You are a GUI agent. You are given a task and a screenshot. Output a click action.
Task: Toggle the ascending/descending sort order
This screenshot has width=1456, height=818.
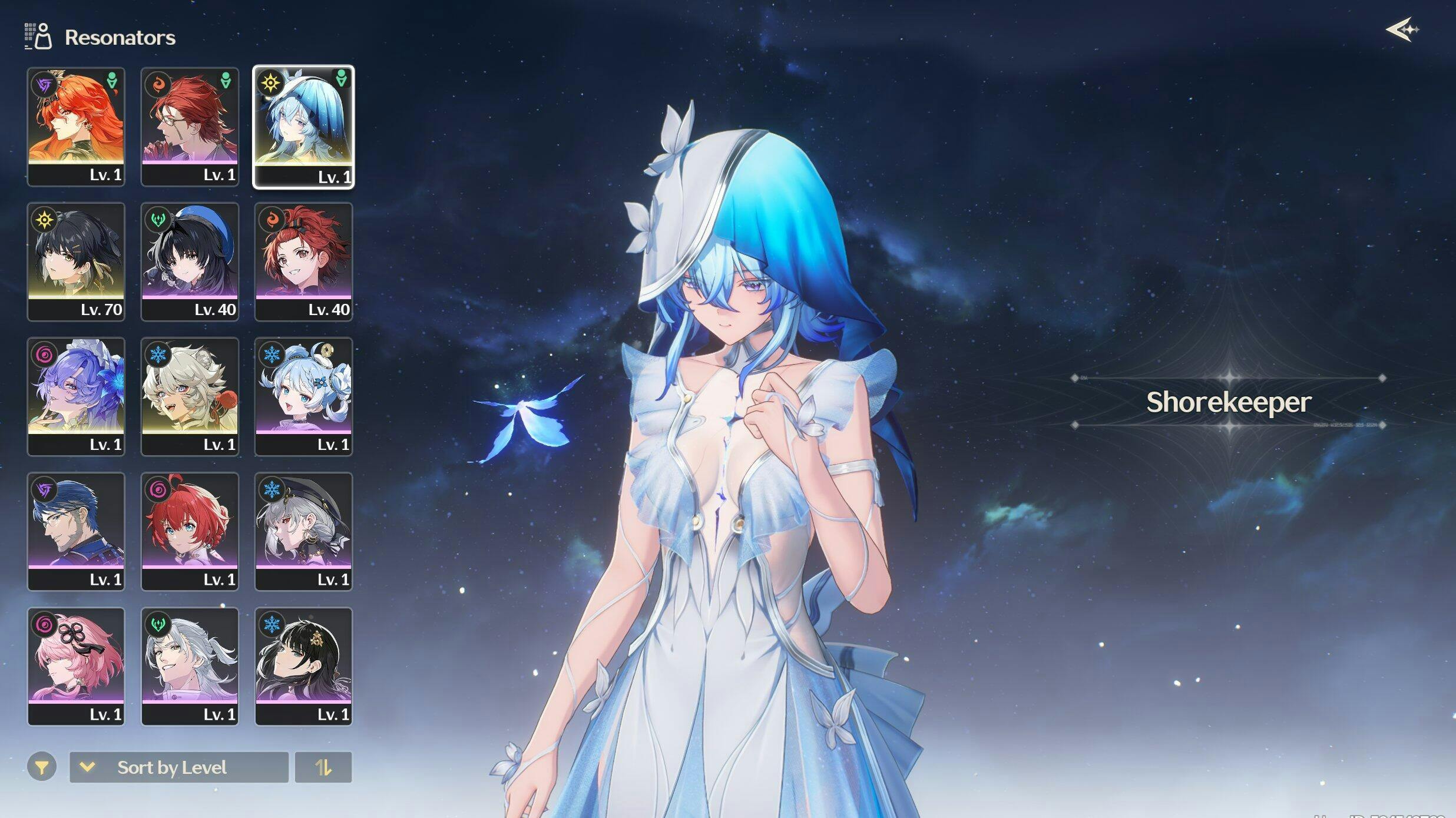(x=323, y=767)
